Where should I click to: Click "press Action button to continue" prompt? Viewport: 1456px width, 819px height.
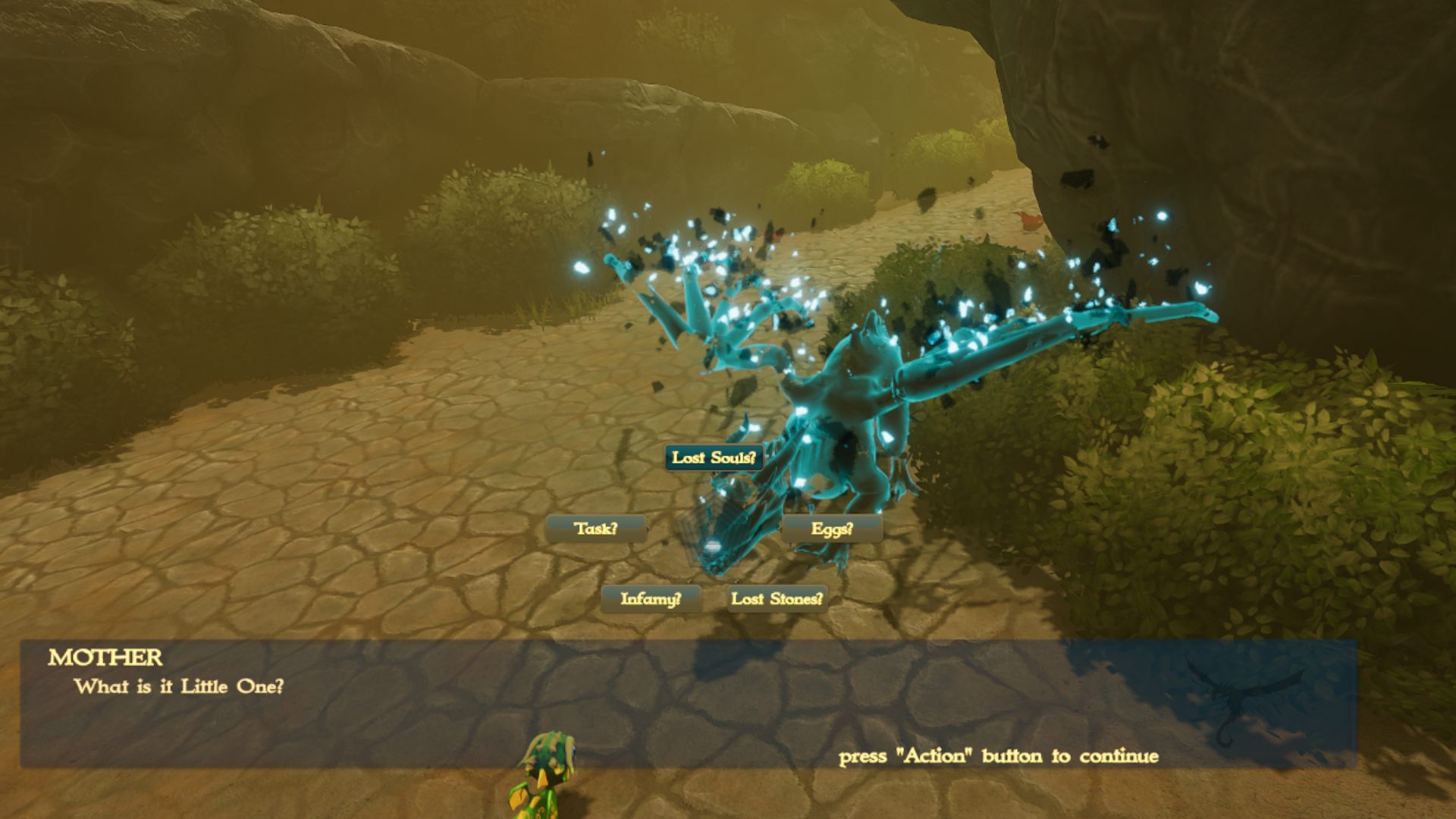(997, 756)
